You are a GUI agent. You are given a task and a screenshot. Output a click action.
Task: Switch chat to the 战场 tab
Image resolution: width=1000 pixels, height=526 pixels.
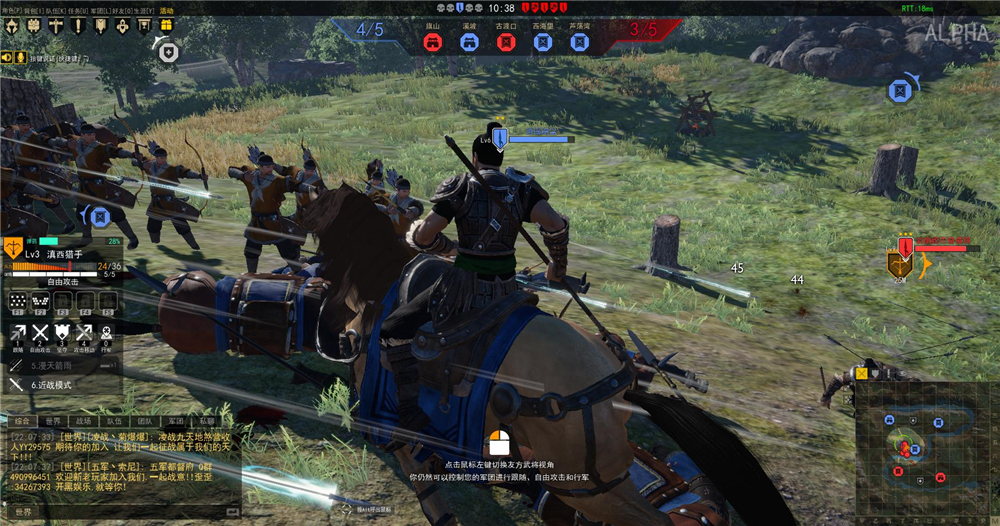click(x=84, y=422)
